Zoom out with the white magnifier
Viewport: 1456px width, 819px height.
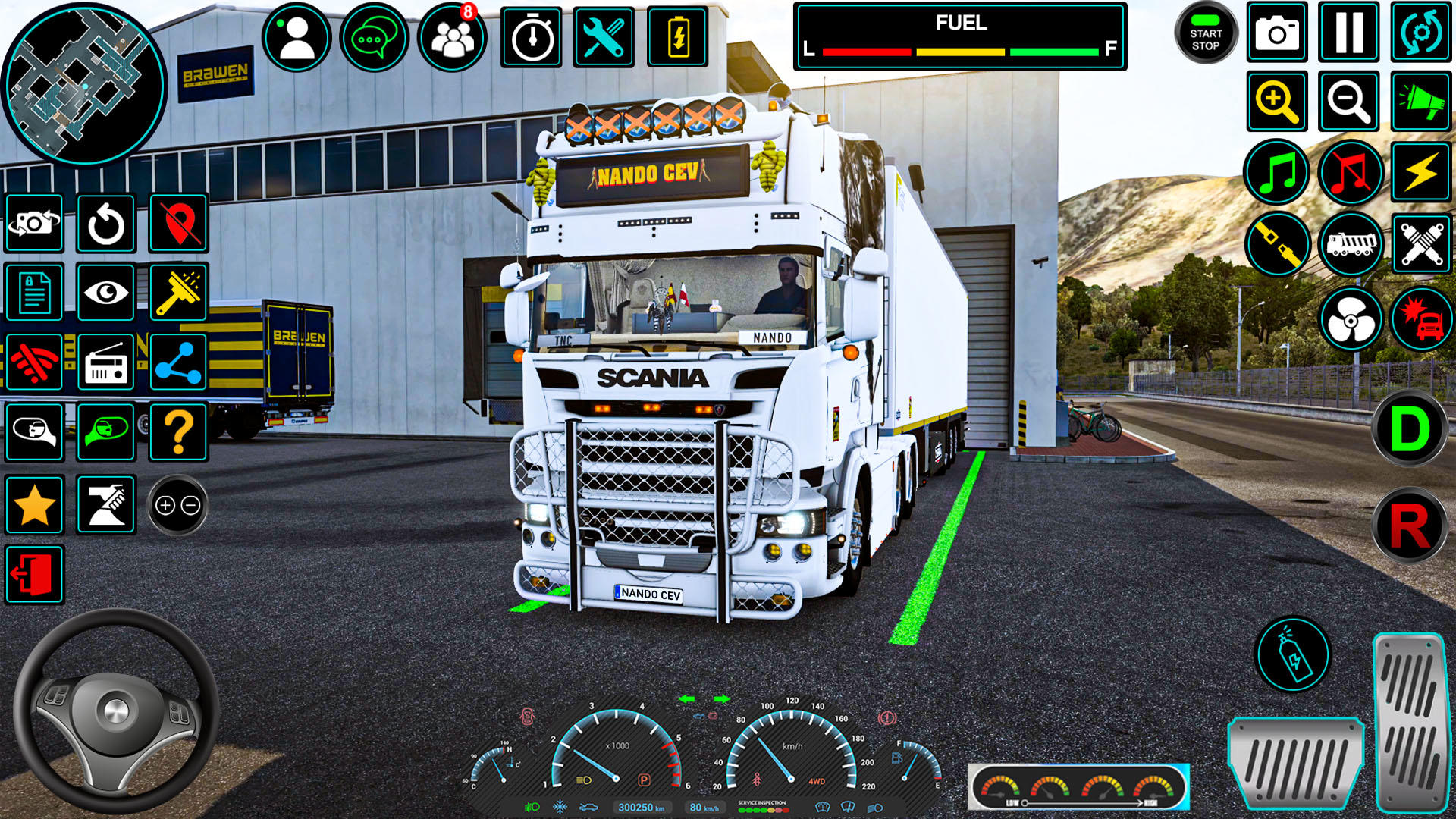(x=1348, y=102)
